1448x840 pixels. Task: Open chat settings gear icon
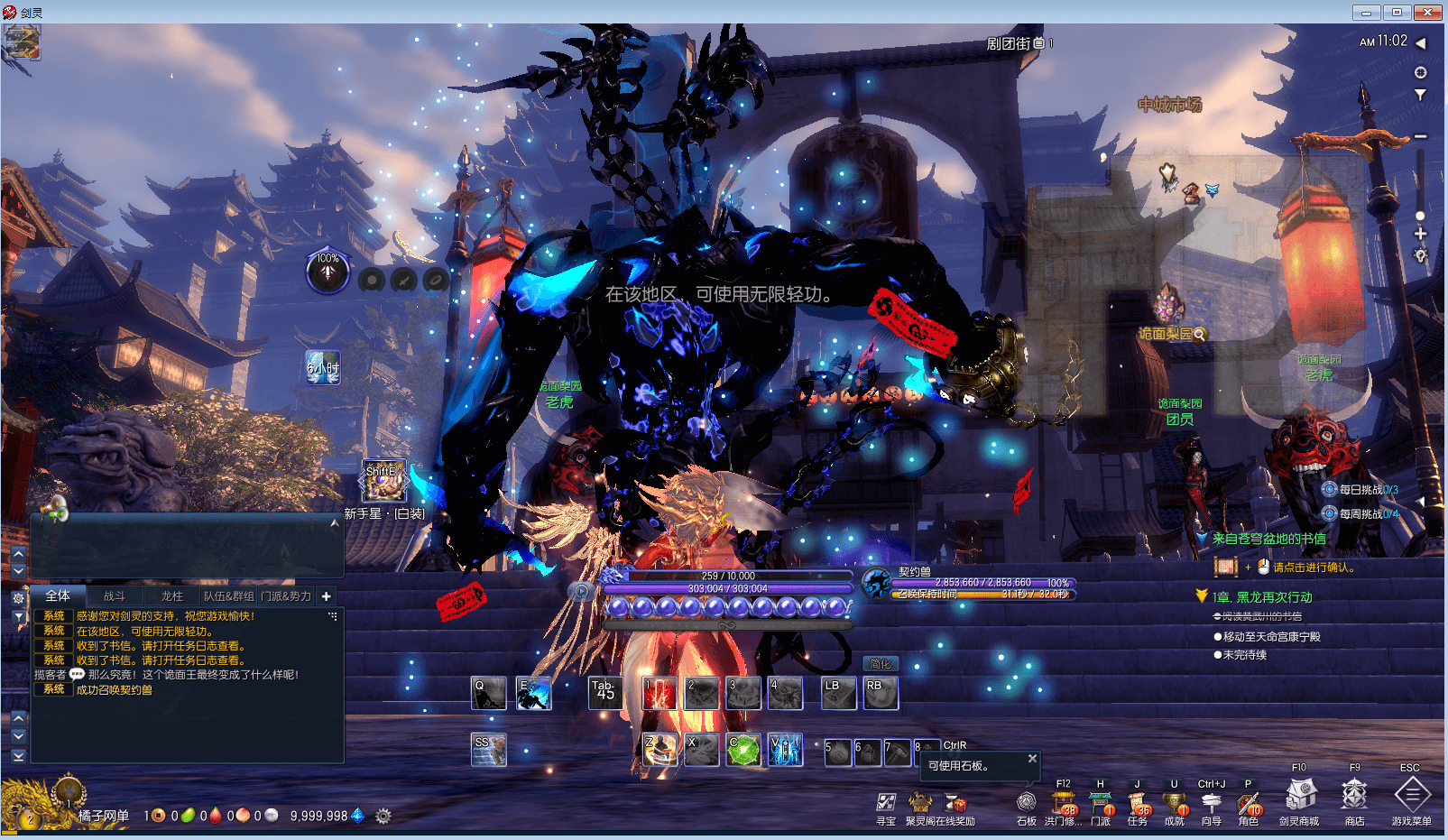(x=18, y=598)
